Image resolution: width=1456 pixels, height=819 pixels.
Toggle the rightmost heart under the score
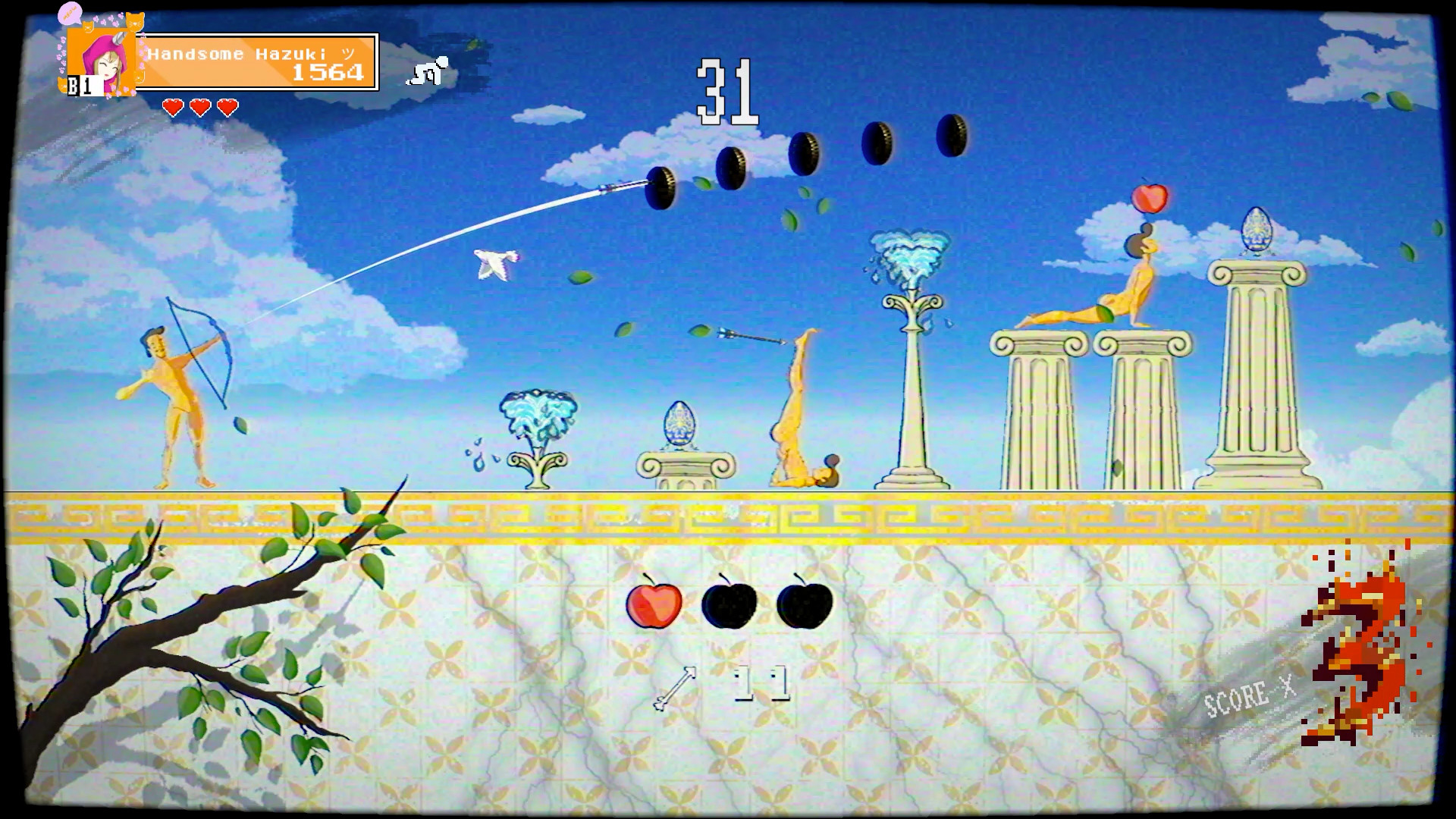click(227, 106)
